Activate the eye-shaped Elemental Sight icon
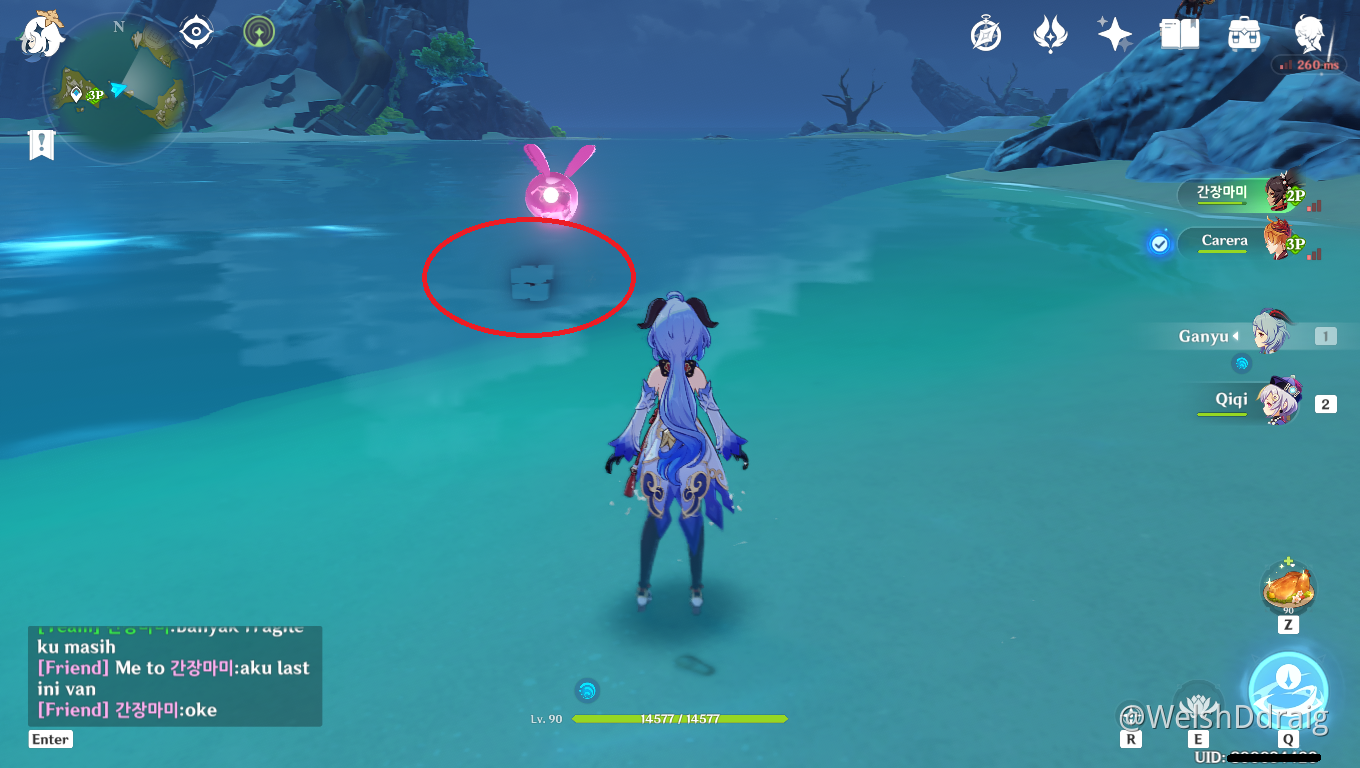 tap(196, 32)
